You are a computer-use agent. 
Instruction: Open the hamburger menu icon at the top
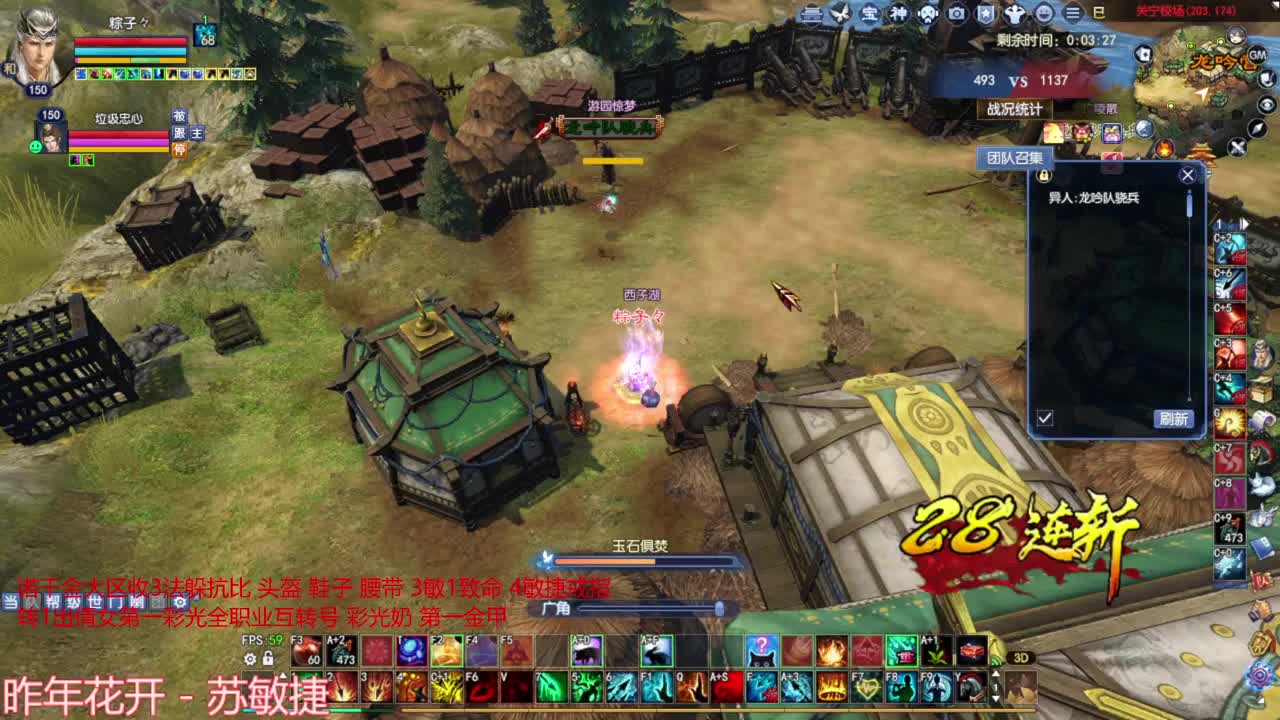[1074, 13]
